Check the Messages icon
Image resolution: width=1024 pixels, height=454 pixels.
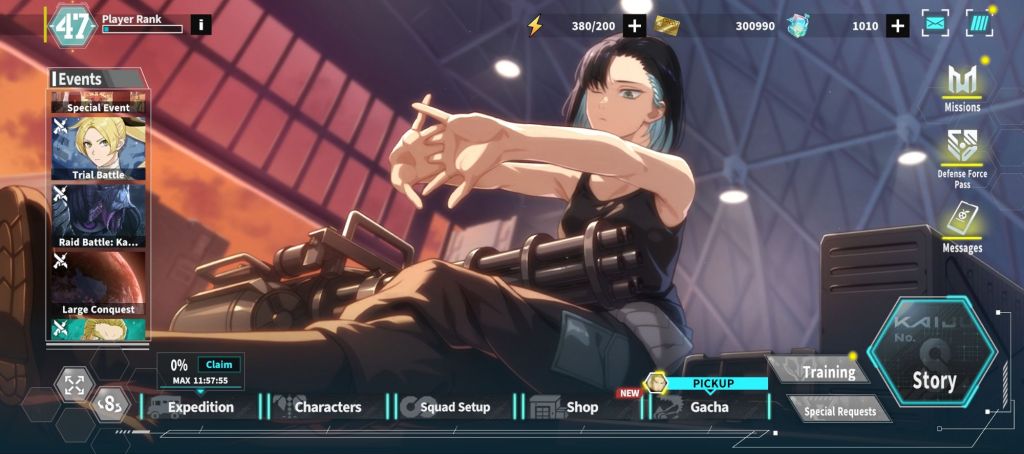962,224
